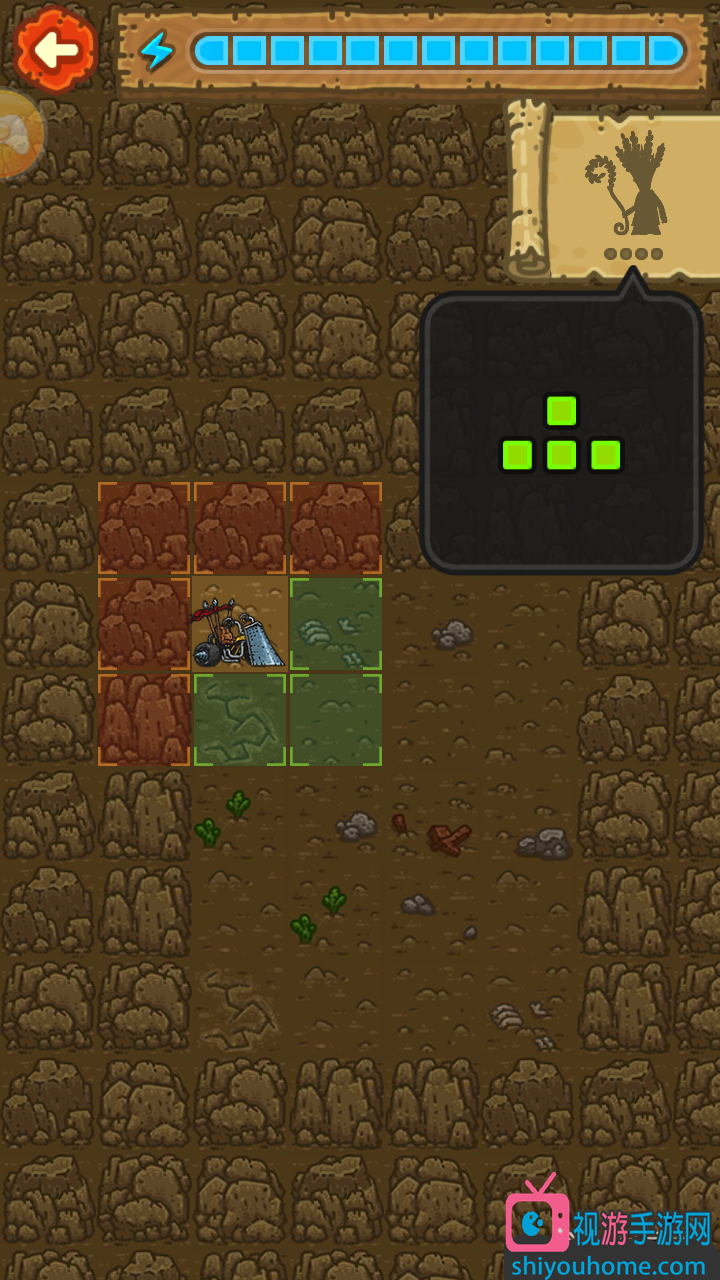Go back with the orange arrow button
Image resolution: width=720 pixels, height=1280 pixels.
[x=55, y=48]
